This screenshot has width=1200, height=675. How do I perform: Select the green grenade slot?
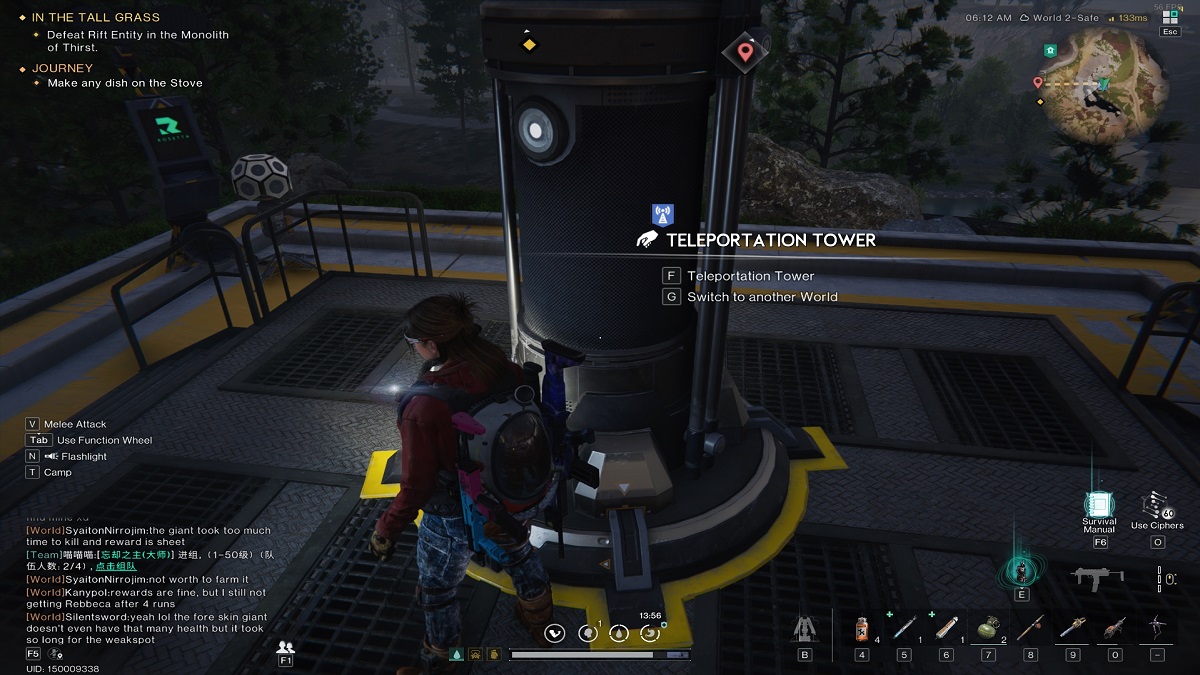coord(988,629)
